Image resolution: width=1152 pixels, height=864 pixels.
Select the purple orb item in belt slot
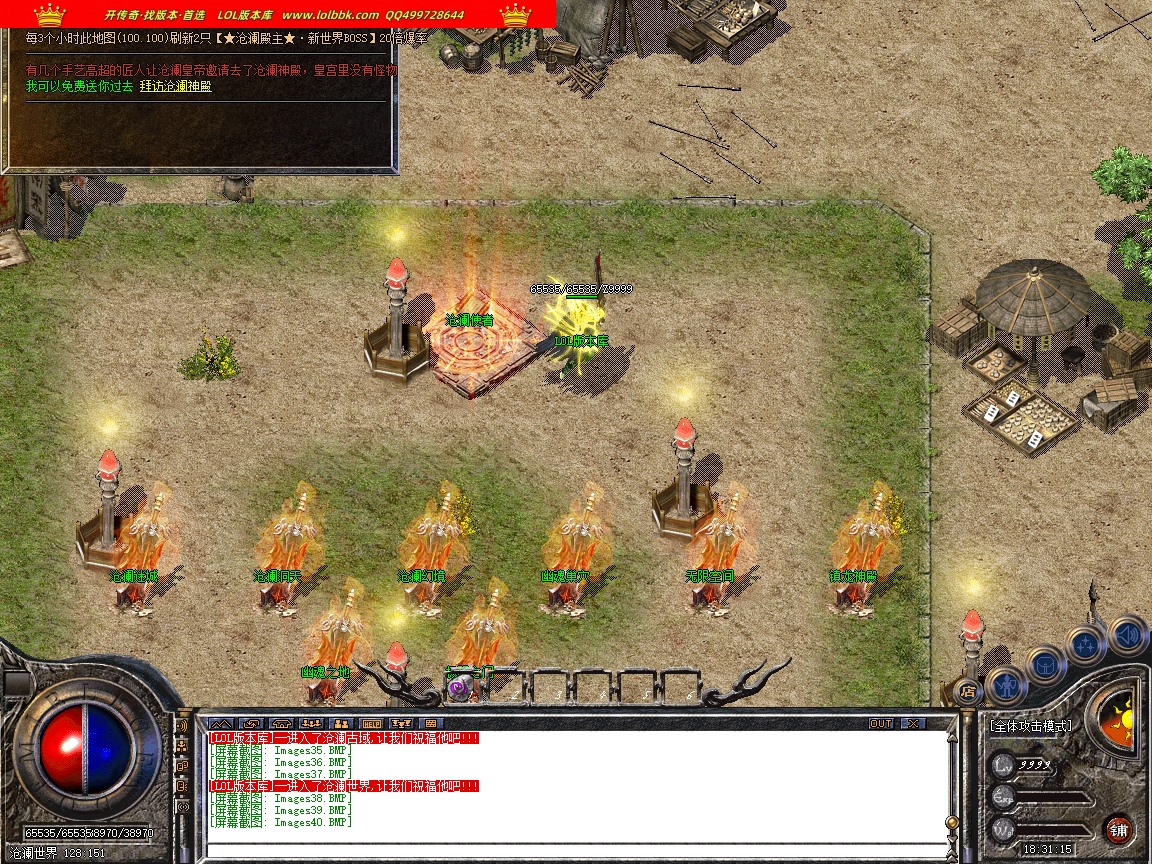tap(459, 688)
